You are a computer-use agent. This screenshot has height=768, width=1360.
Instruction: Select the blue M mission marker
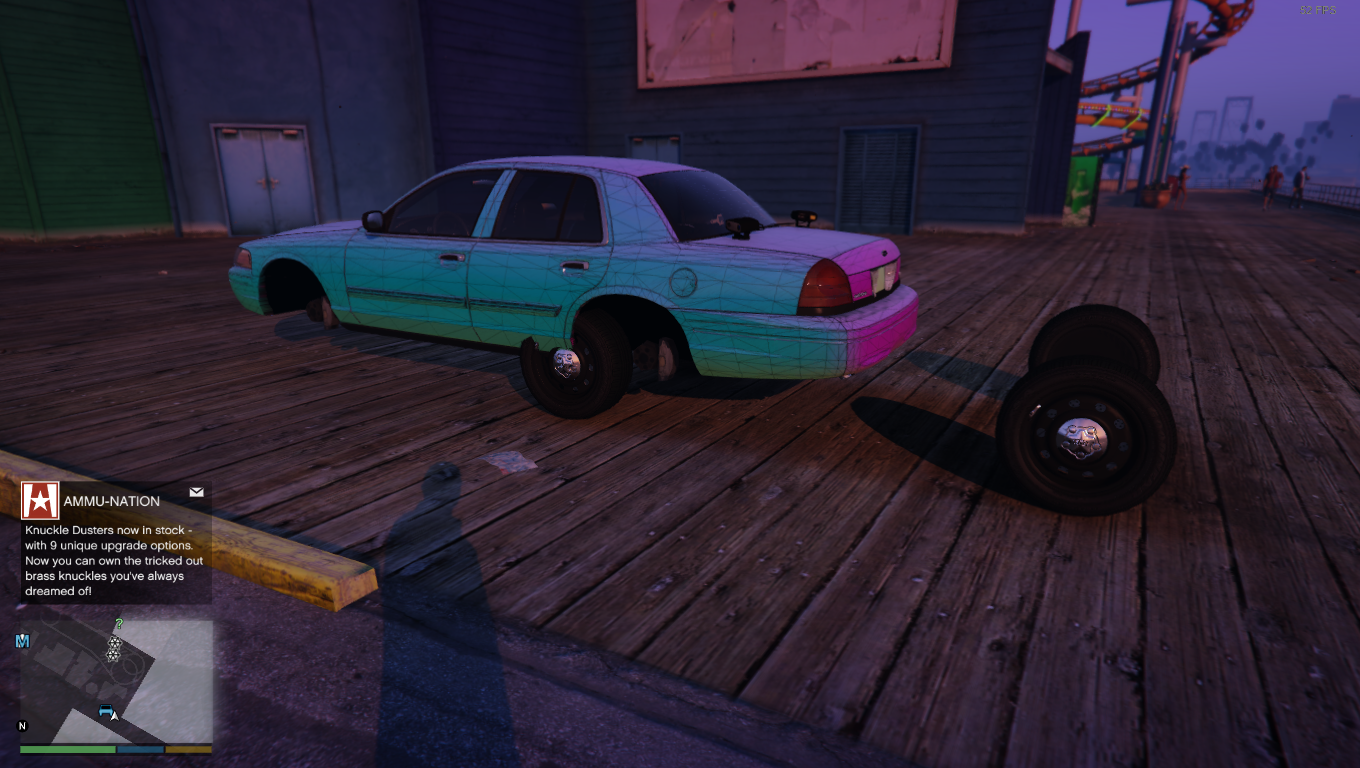coord(22,640)
